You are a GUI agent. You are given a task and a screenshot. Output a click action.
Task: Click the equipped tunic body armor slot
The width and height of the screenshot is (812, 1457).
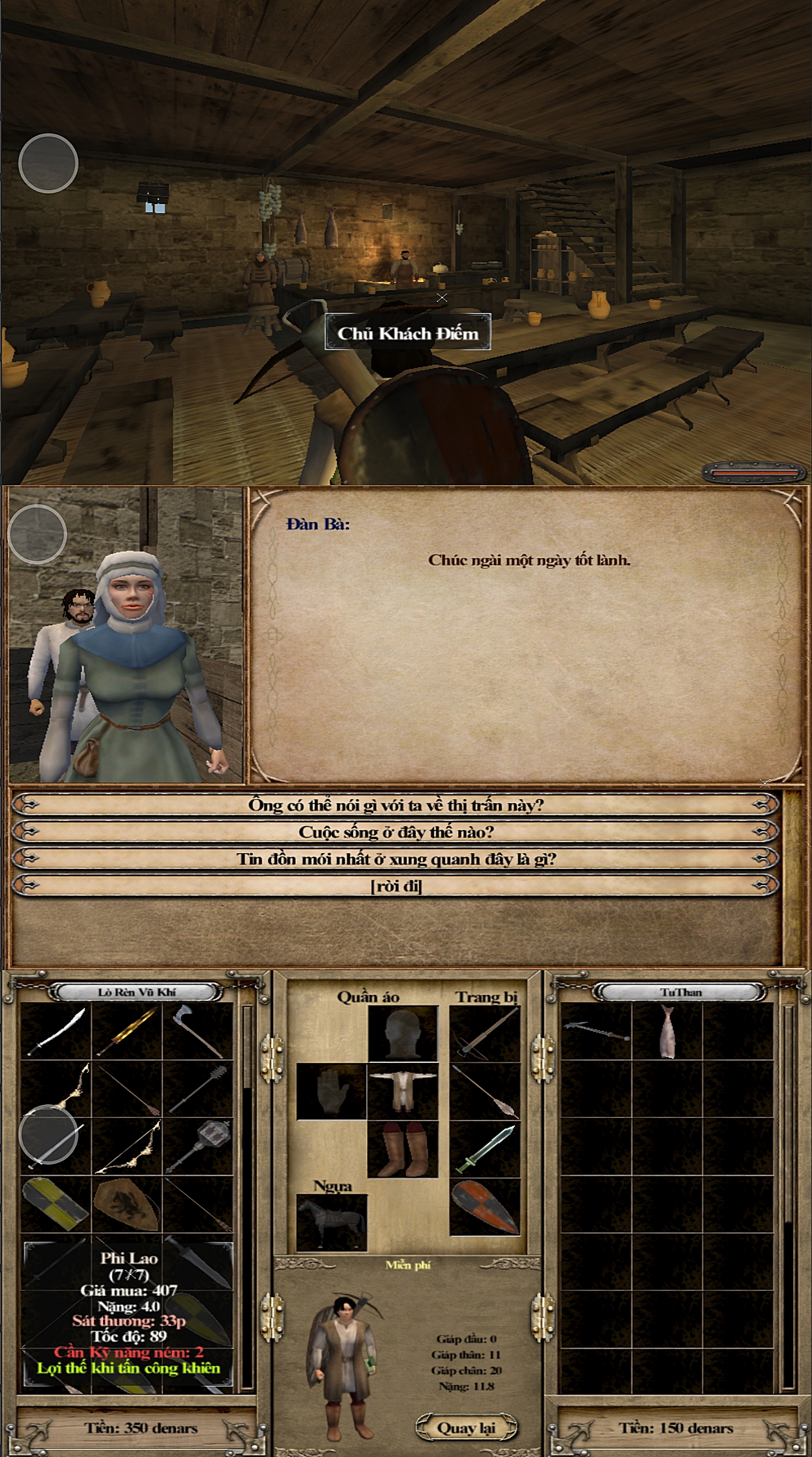coord(402,1091)
